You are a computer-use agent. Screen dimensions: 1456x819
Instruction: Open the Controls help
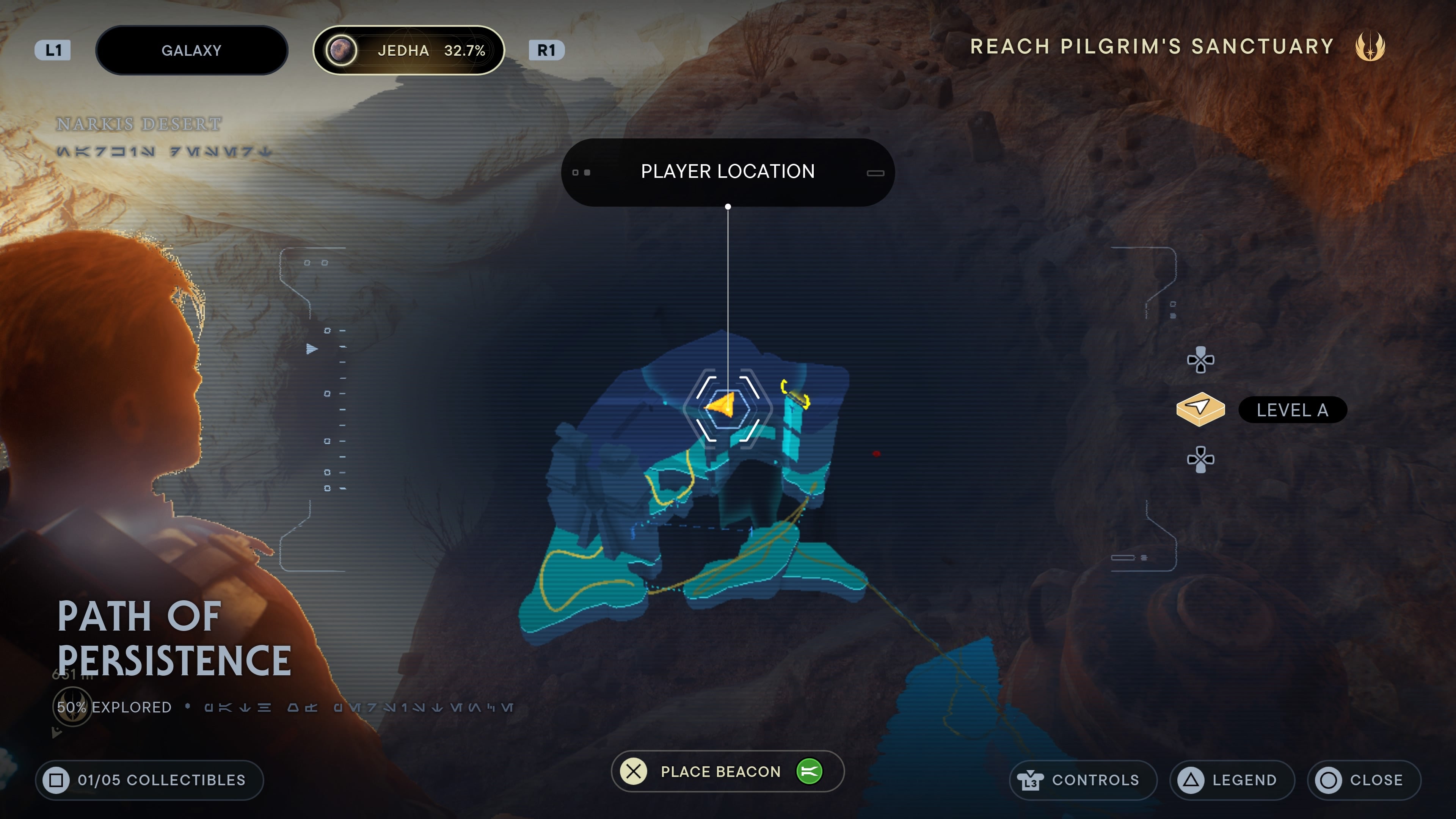coord(1083,780)
